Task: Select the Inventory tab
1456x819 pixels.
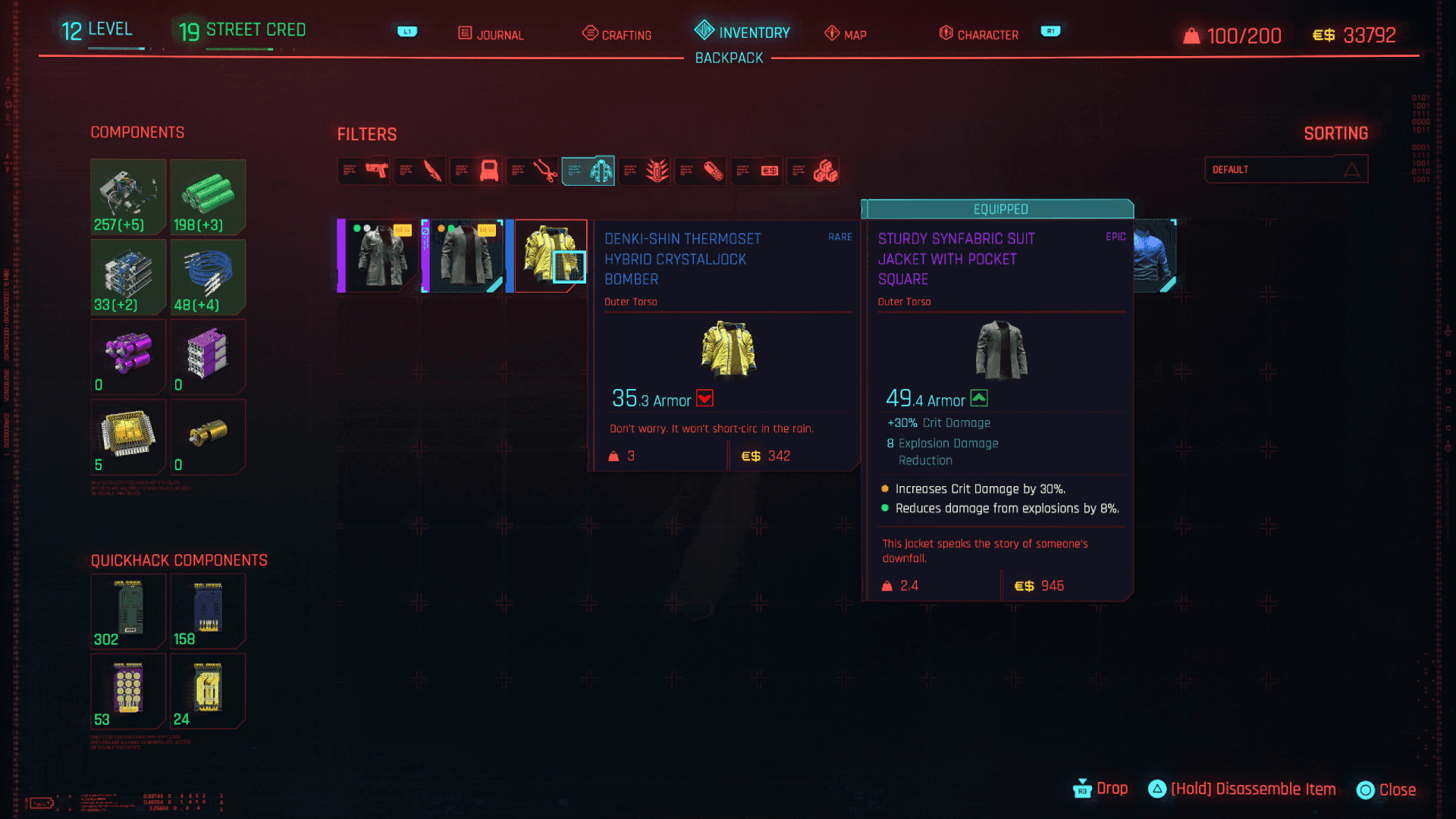Action: pyautogui.click(x=742, y=32)
